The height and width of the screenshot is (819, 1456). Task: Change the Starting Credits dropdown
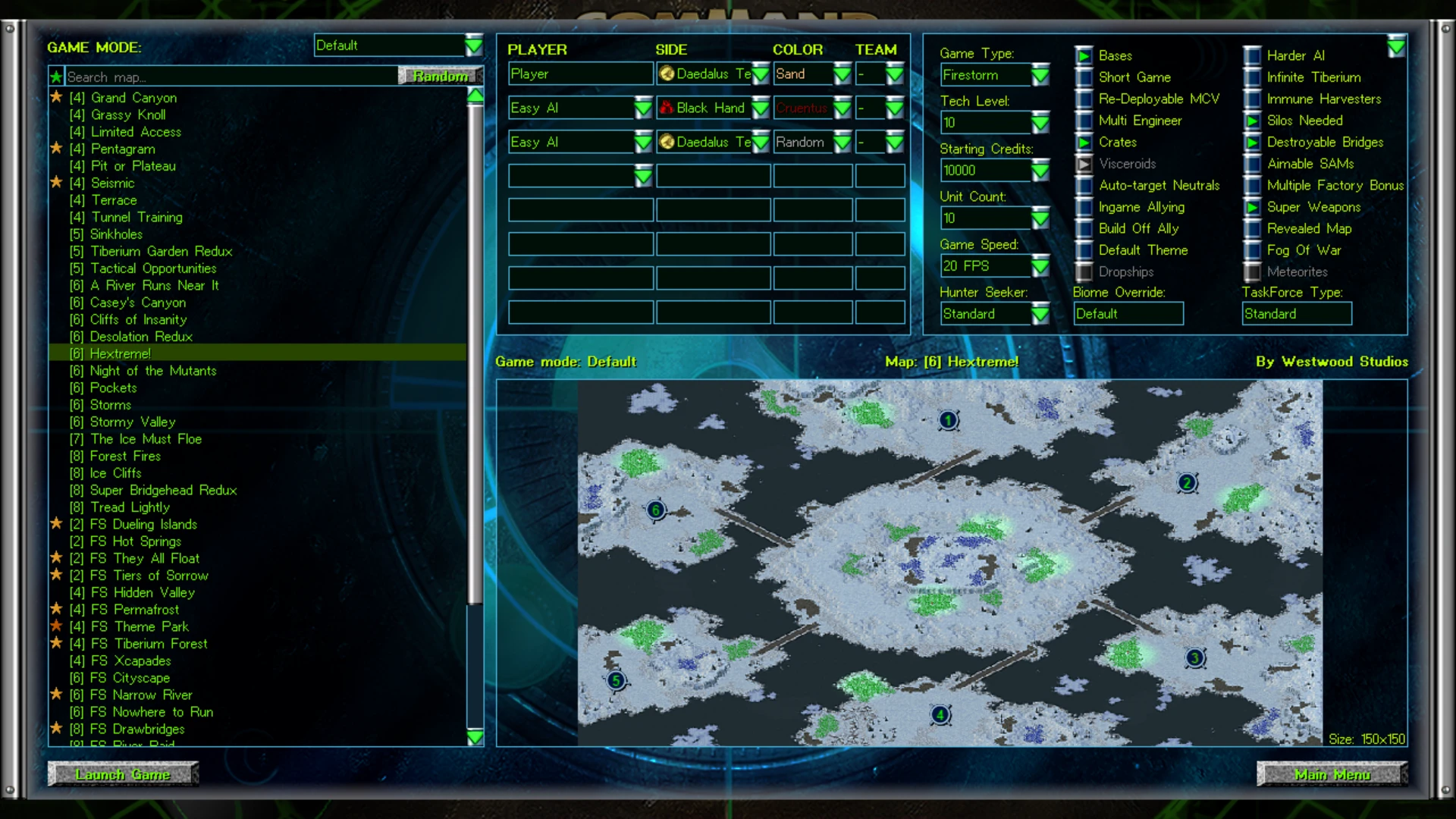coord(1040,171)
